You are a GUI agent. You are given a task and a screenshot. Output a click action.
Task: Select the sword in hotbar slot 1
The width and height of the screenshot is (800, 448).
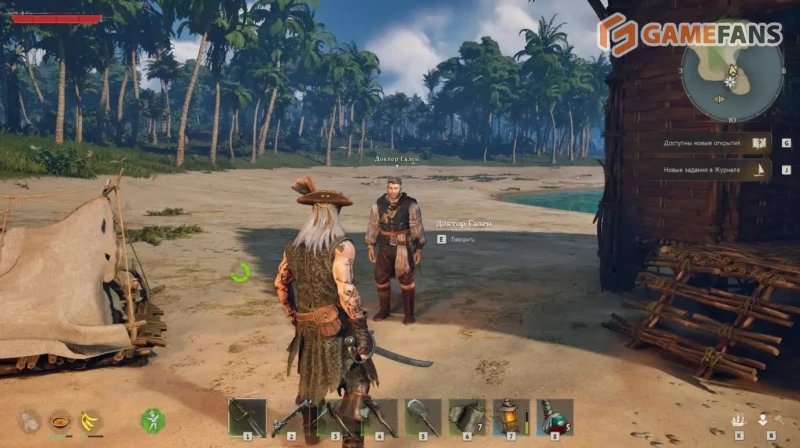247,416
